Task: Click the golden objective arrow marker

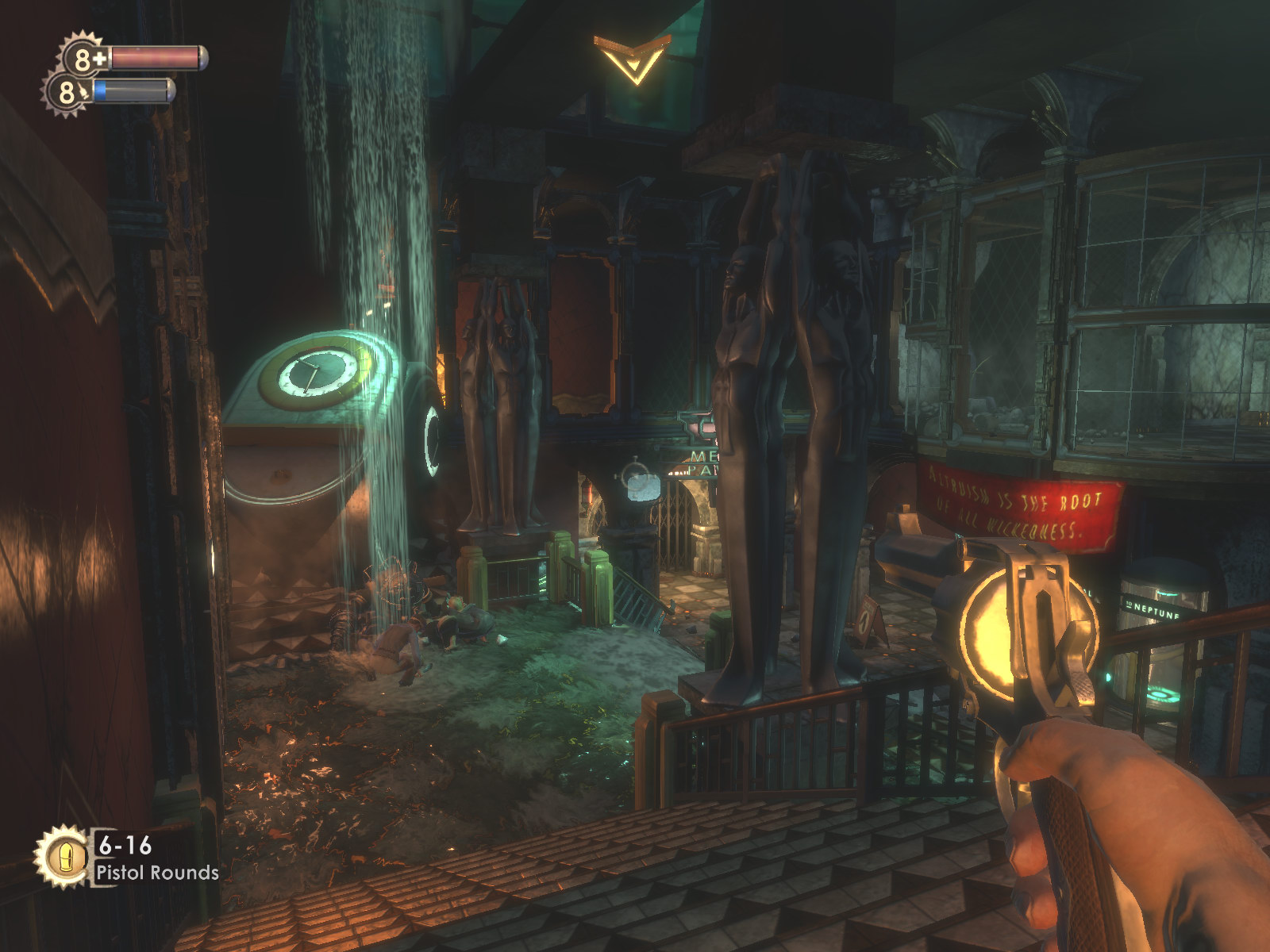Action: pyautogui.click(x=632, y=57)
